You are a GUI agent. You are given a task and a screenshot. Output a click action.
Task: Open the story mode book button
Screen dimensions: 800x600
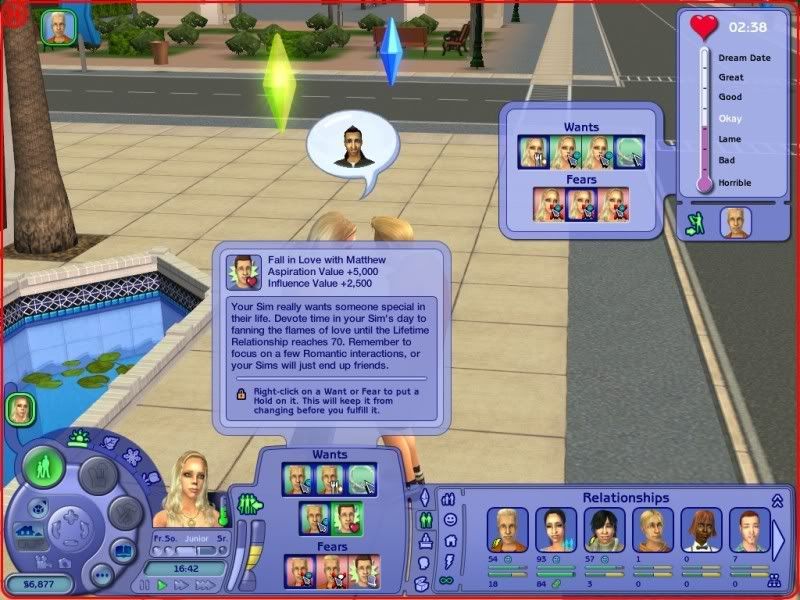(x=122, y=551)
